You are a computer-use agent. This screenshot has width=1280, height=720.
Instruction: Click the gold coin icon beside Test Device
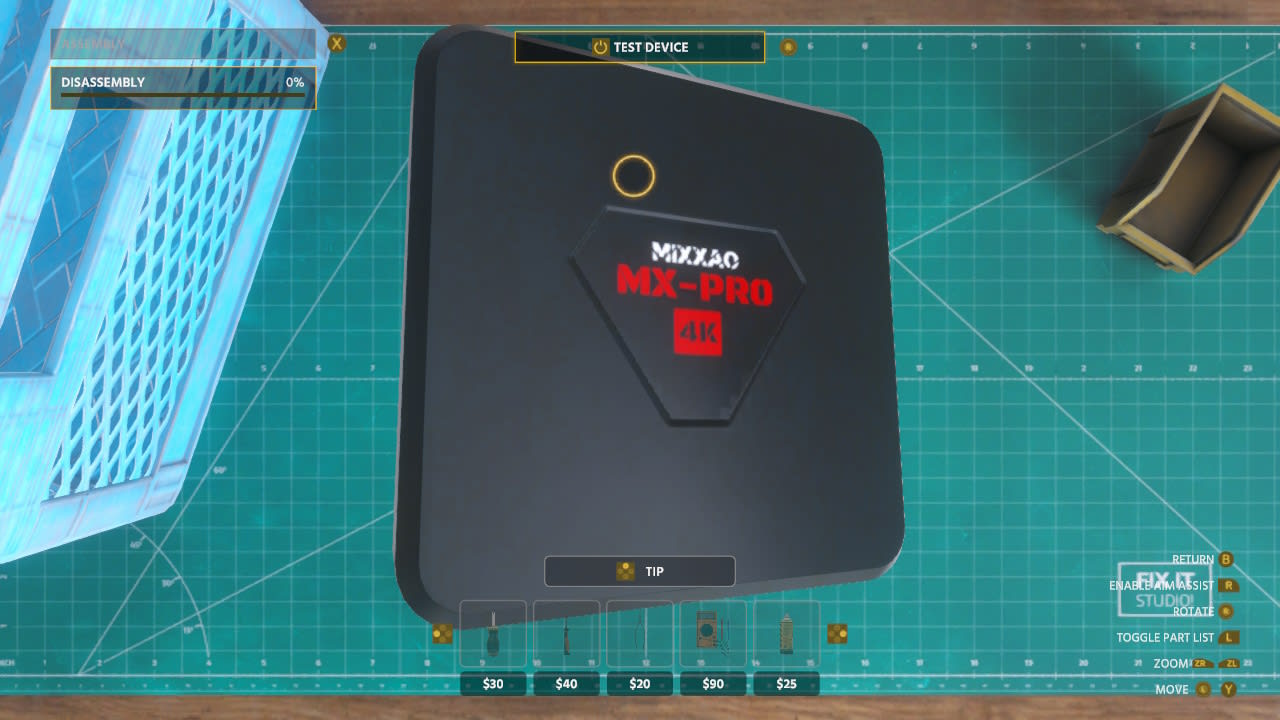point(789,46)
